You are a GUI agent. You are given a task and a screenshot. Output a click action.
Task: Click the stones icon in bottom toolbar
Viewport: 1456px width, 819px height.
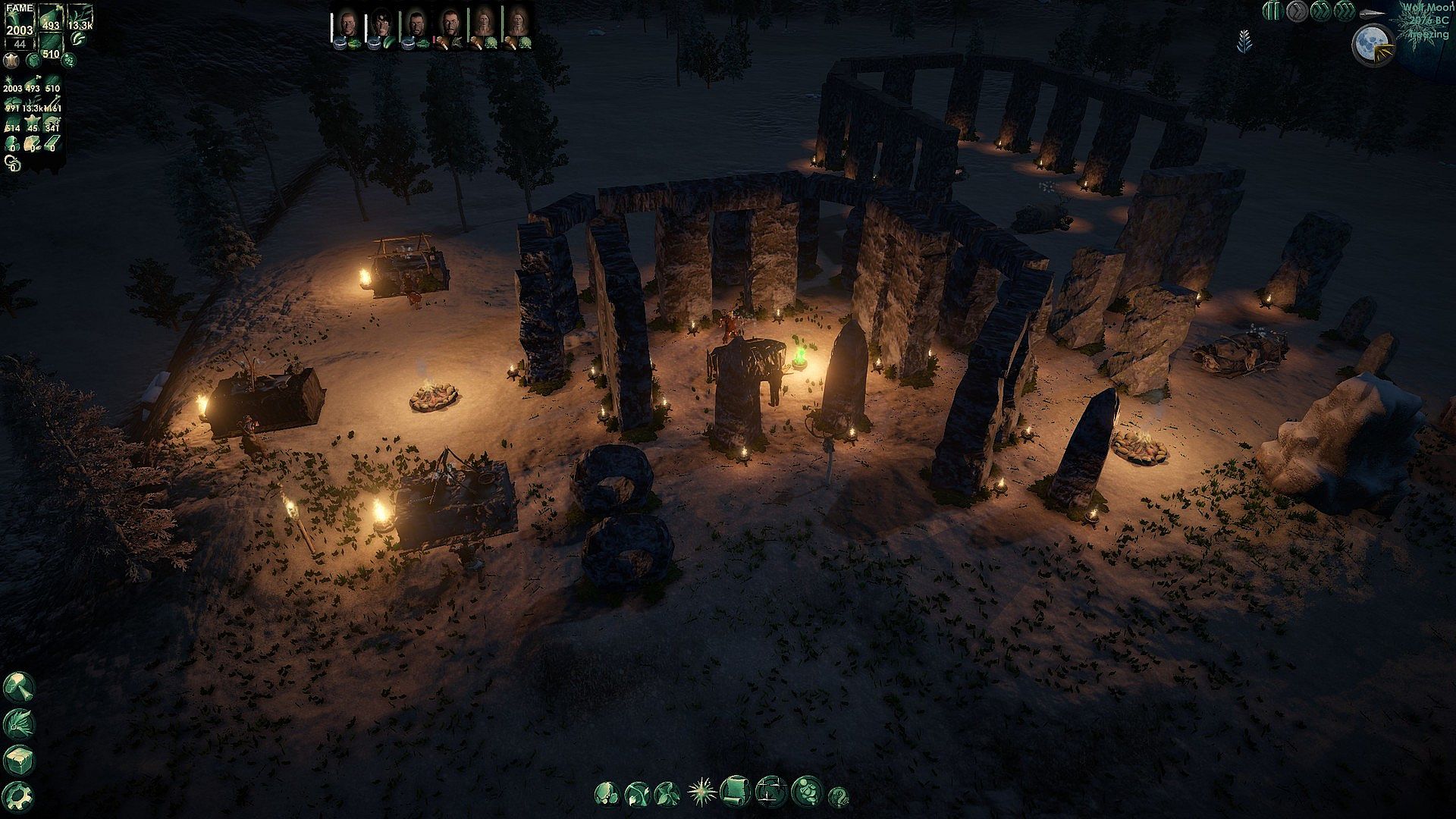[x=605, y=793]
